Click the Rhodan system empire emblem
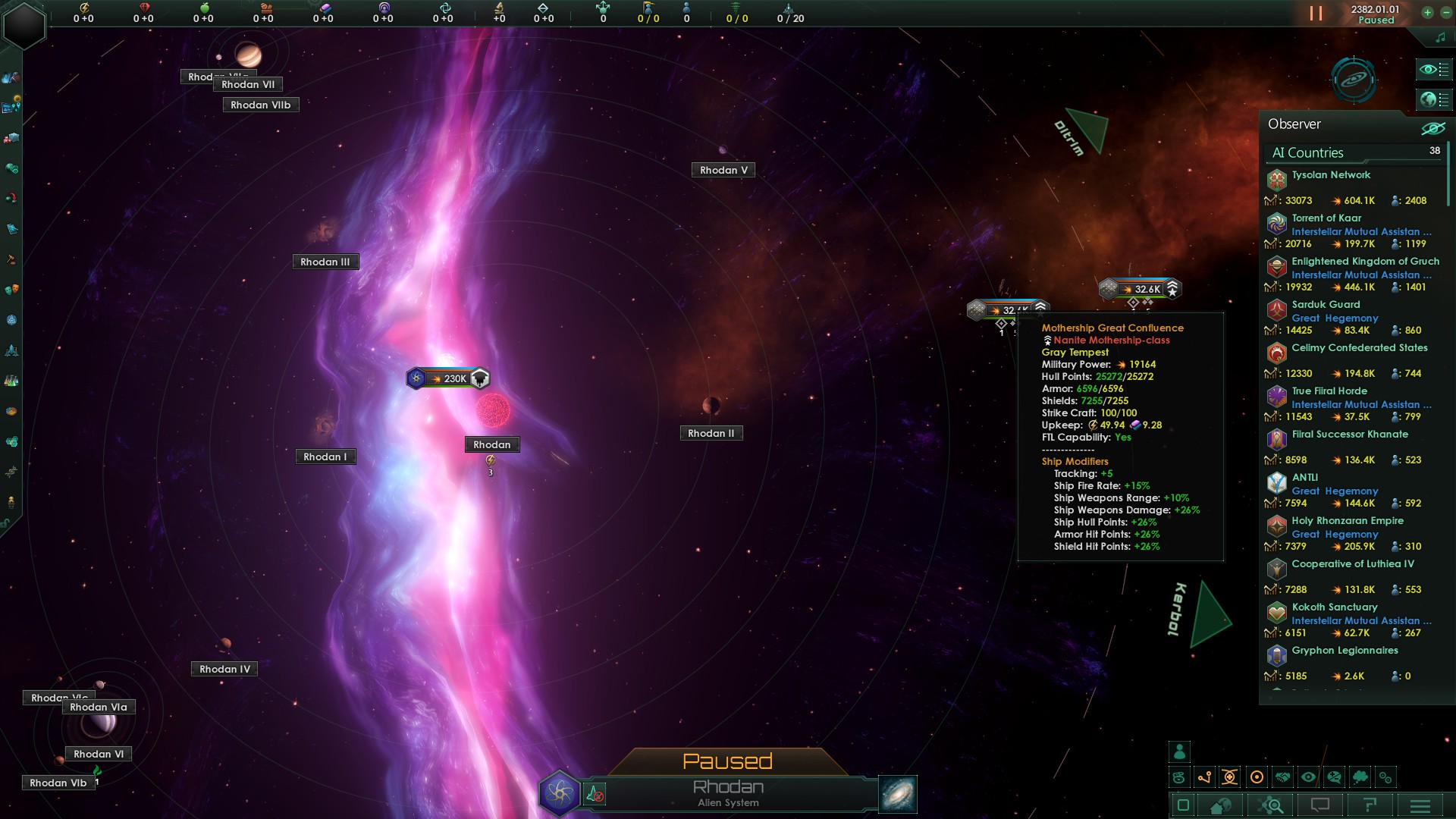 click(560, 793)
